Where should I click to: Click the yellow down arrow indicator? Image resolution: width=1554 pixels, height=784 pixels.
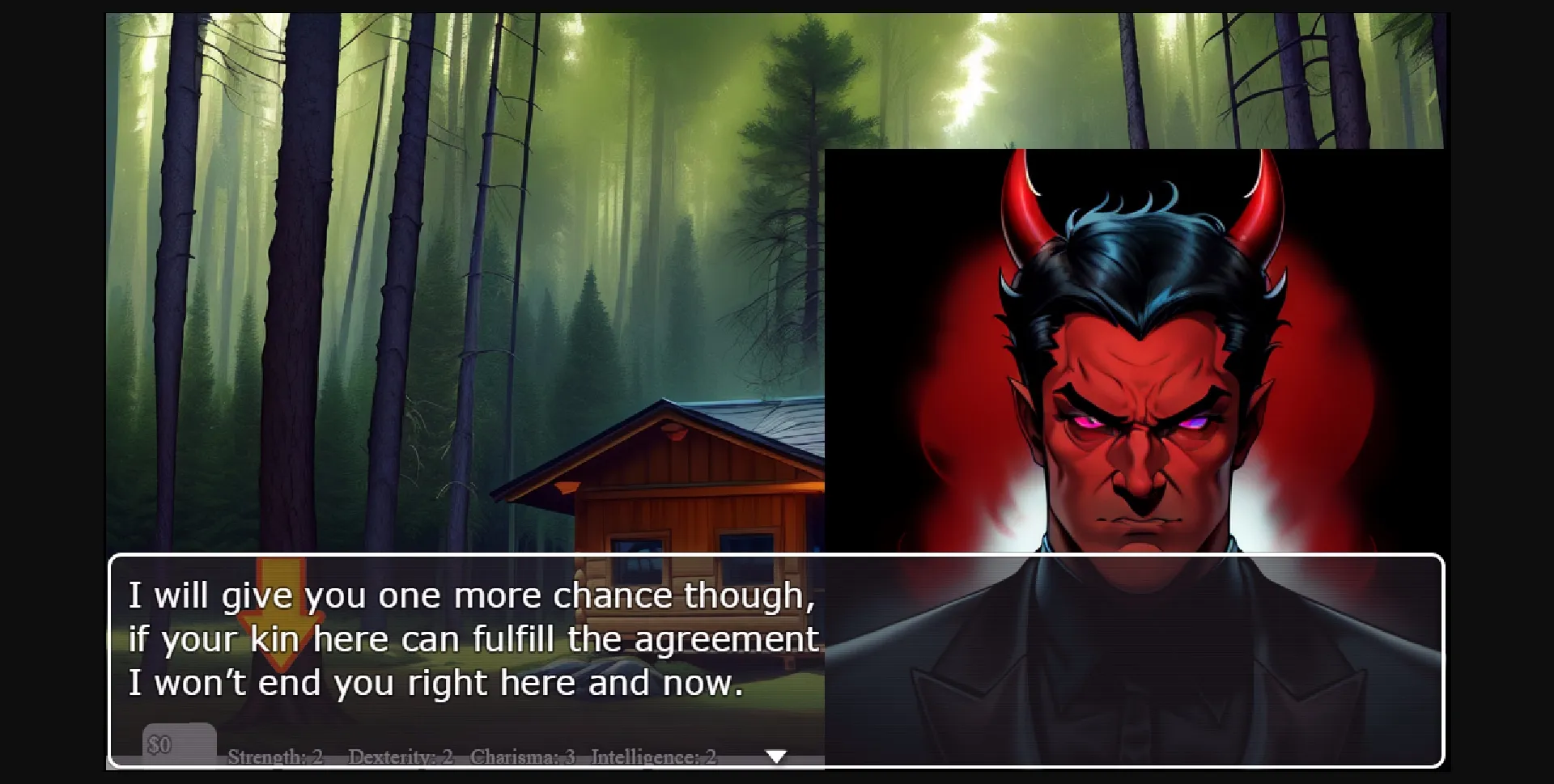click(x=279, y=619)
